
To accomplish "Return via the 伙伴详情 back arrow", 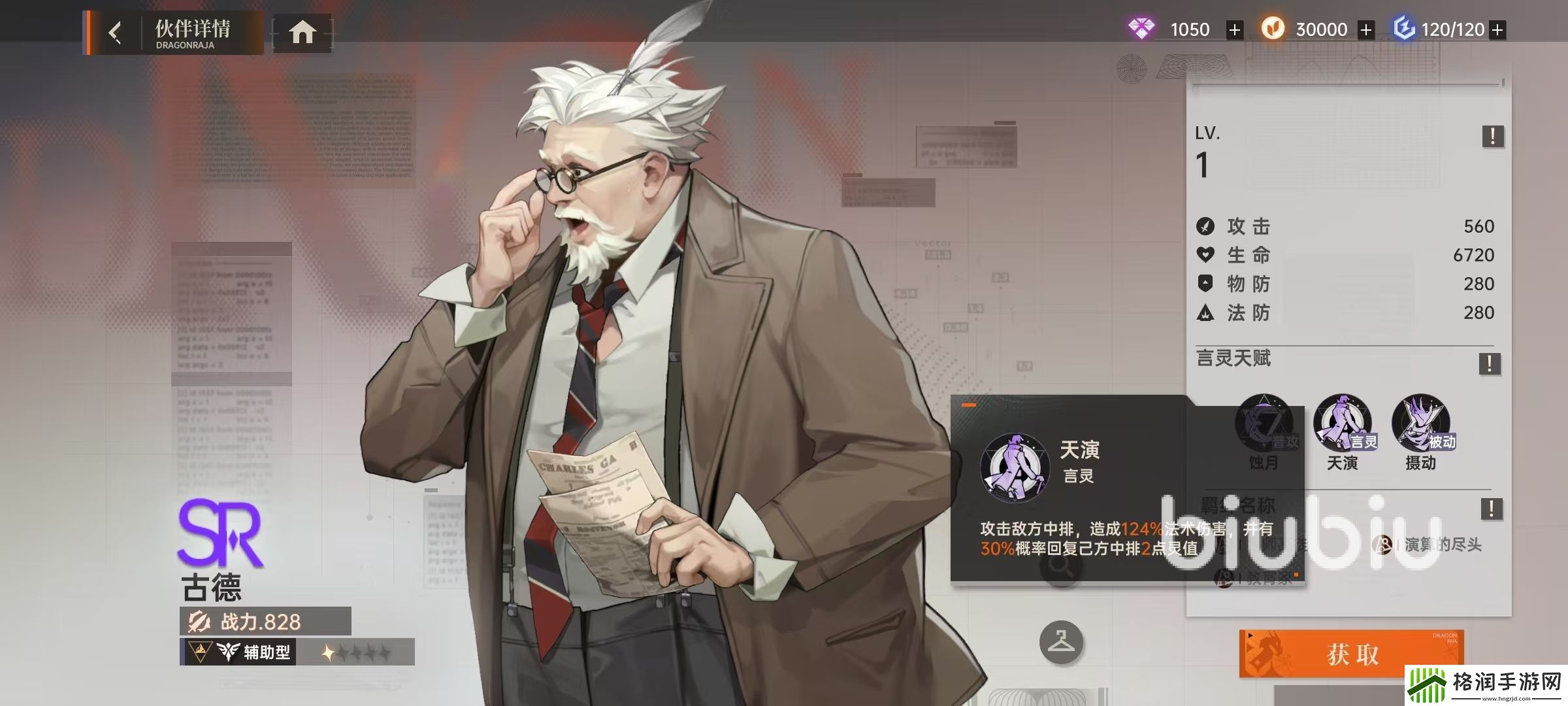I will pyautogui.click(x=116, y=31).
